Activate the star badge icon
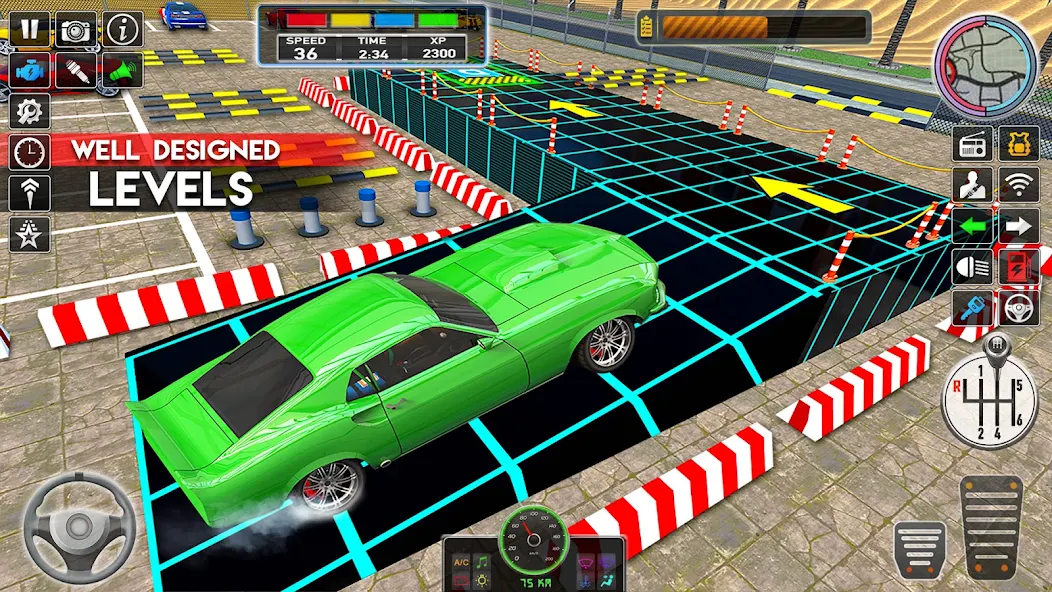The image size is (1052, 592). [30, 234]
